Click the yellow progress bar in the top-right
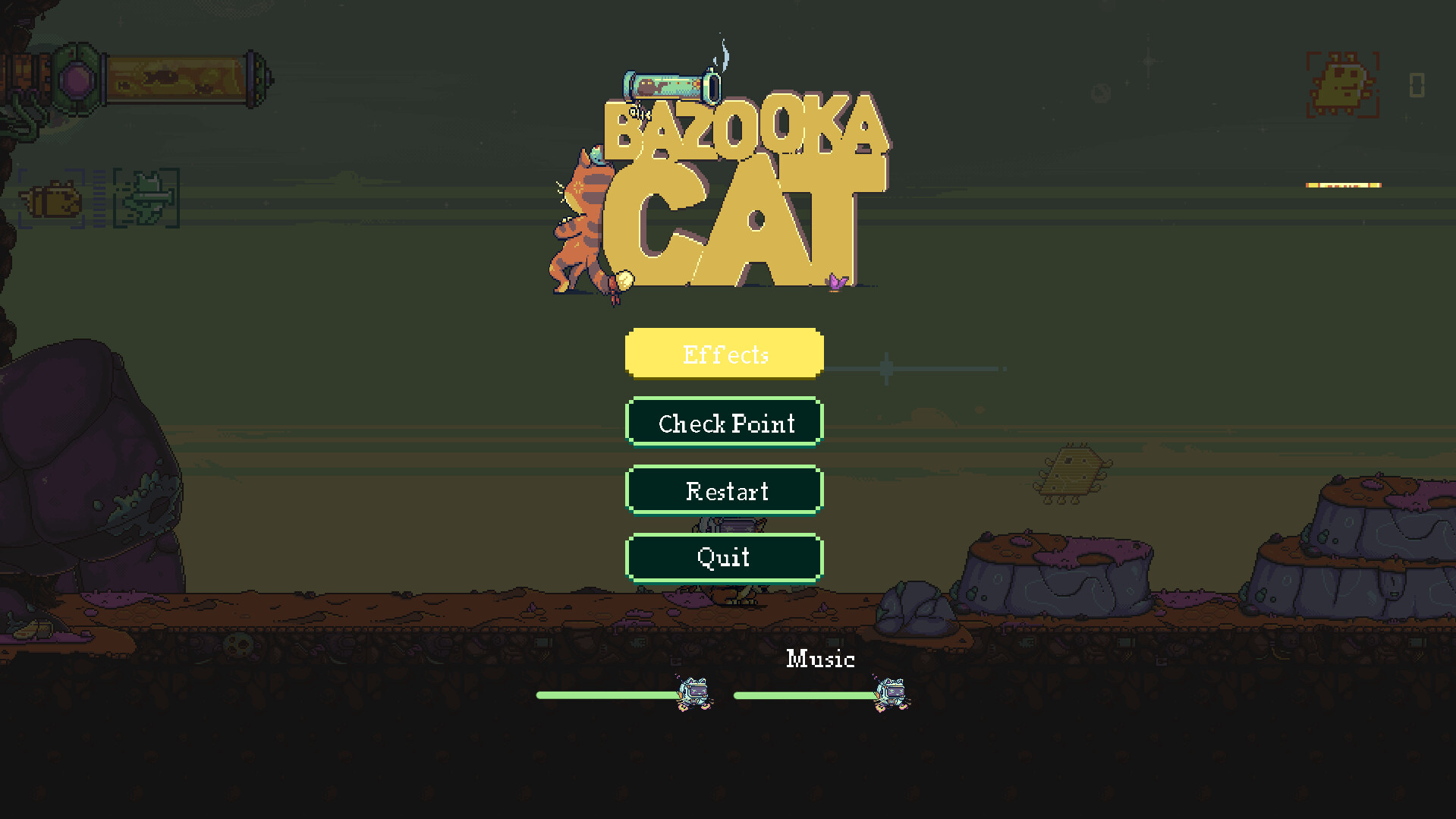This screenshot has height=819, width=1456. [x=1342, y=183]
